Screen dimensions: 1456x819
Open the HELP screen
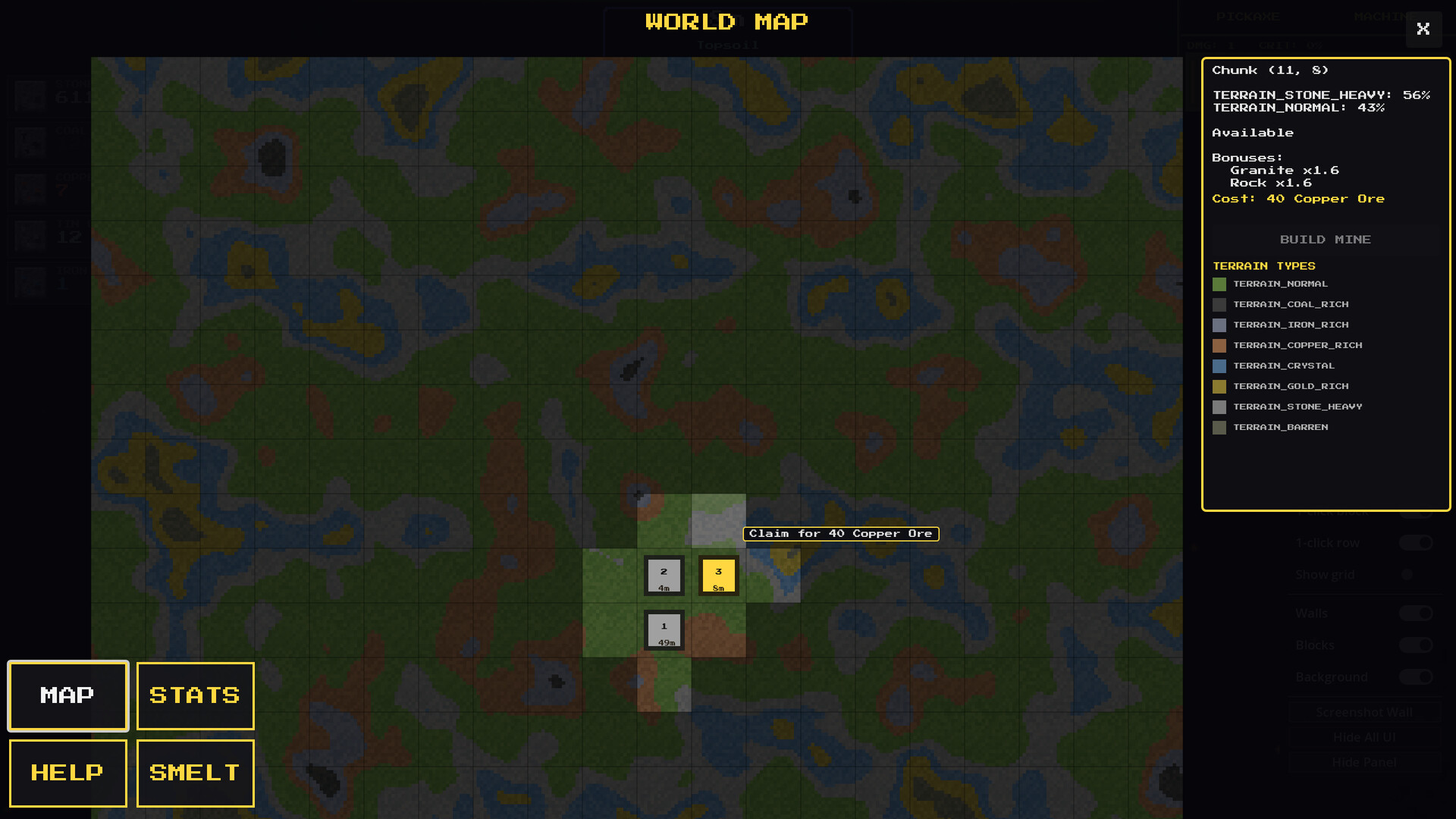coord(67,773)
